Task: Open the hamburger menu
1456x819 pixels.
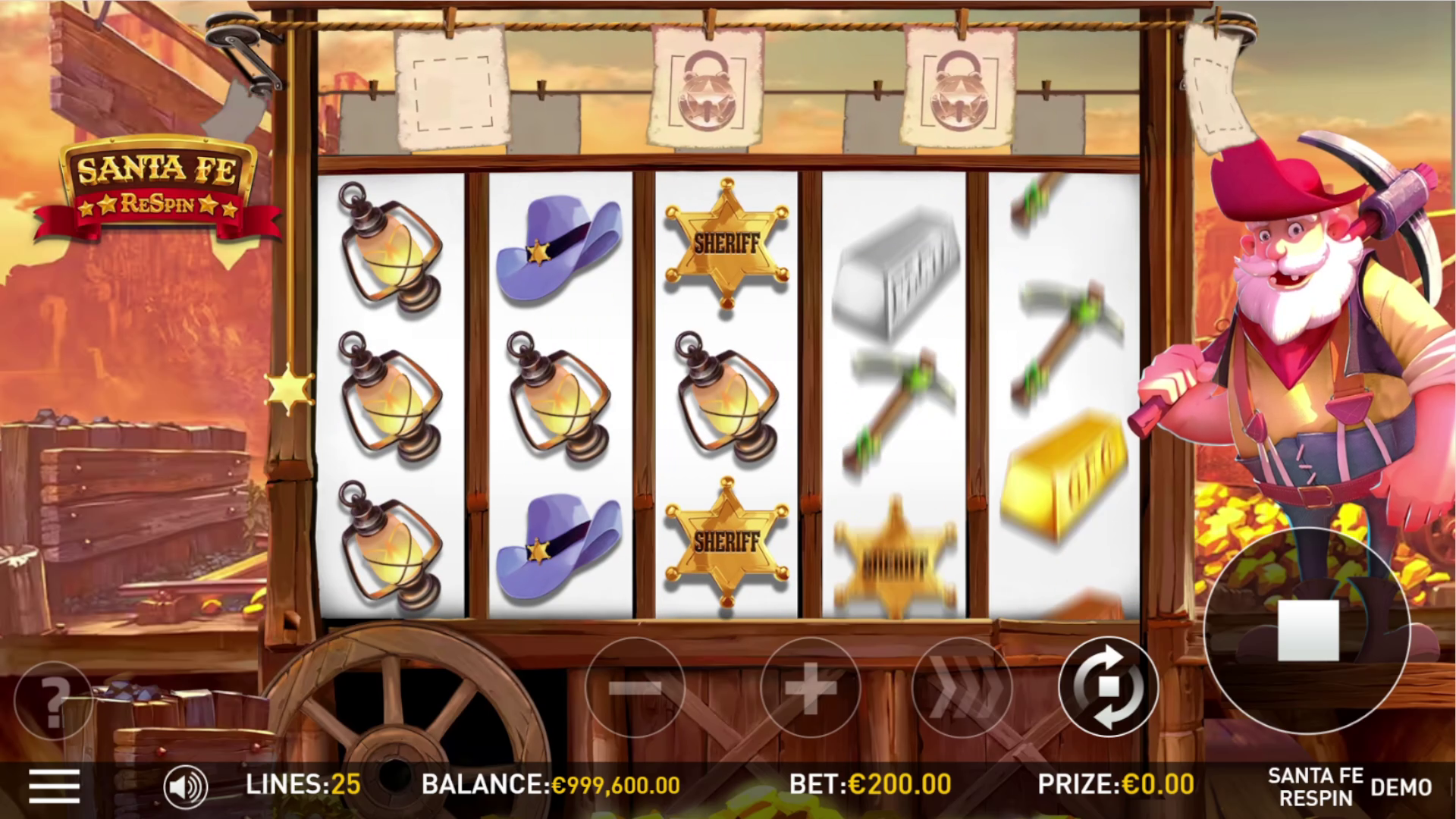Action: click(53, 787)
